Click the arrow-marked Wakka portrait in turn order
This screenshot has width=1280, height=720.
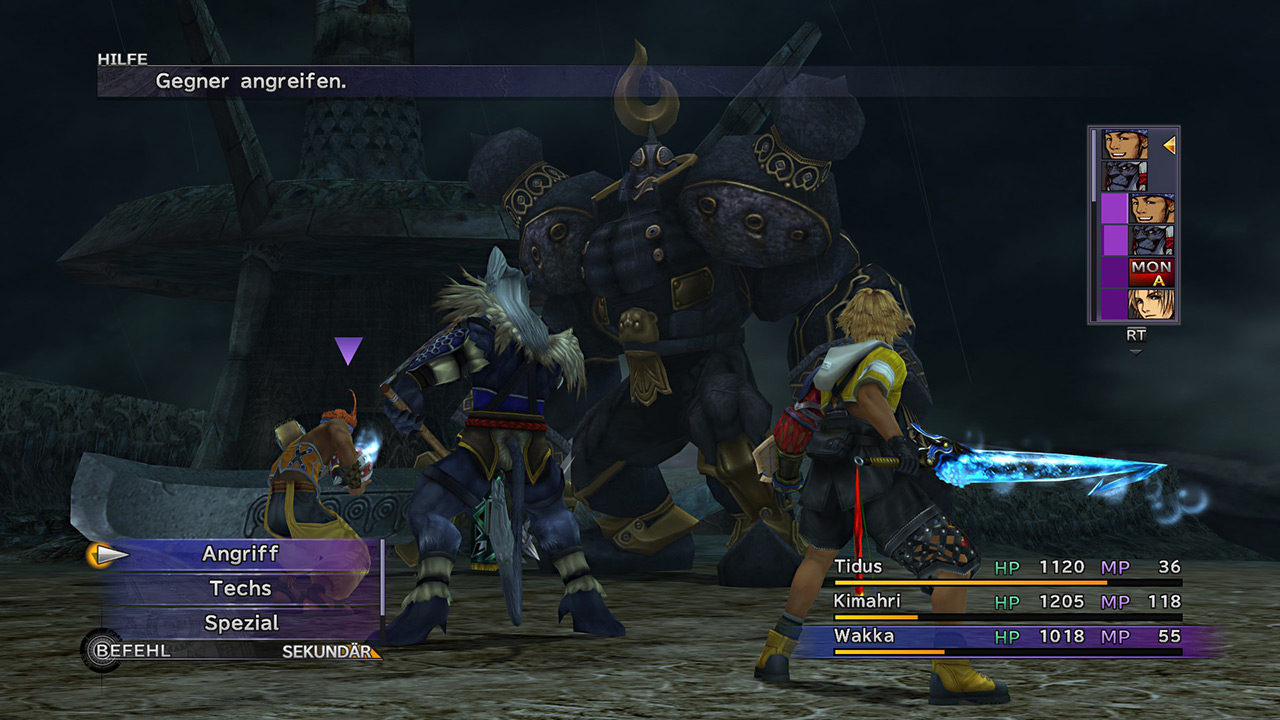(1125, 146)
